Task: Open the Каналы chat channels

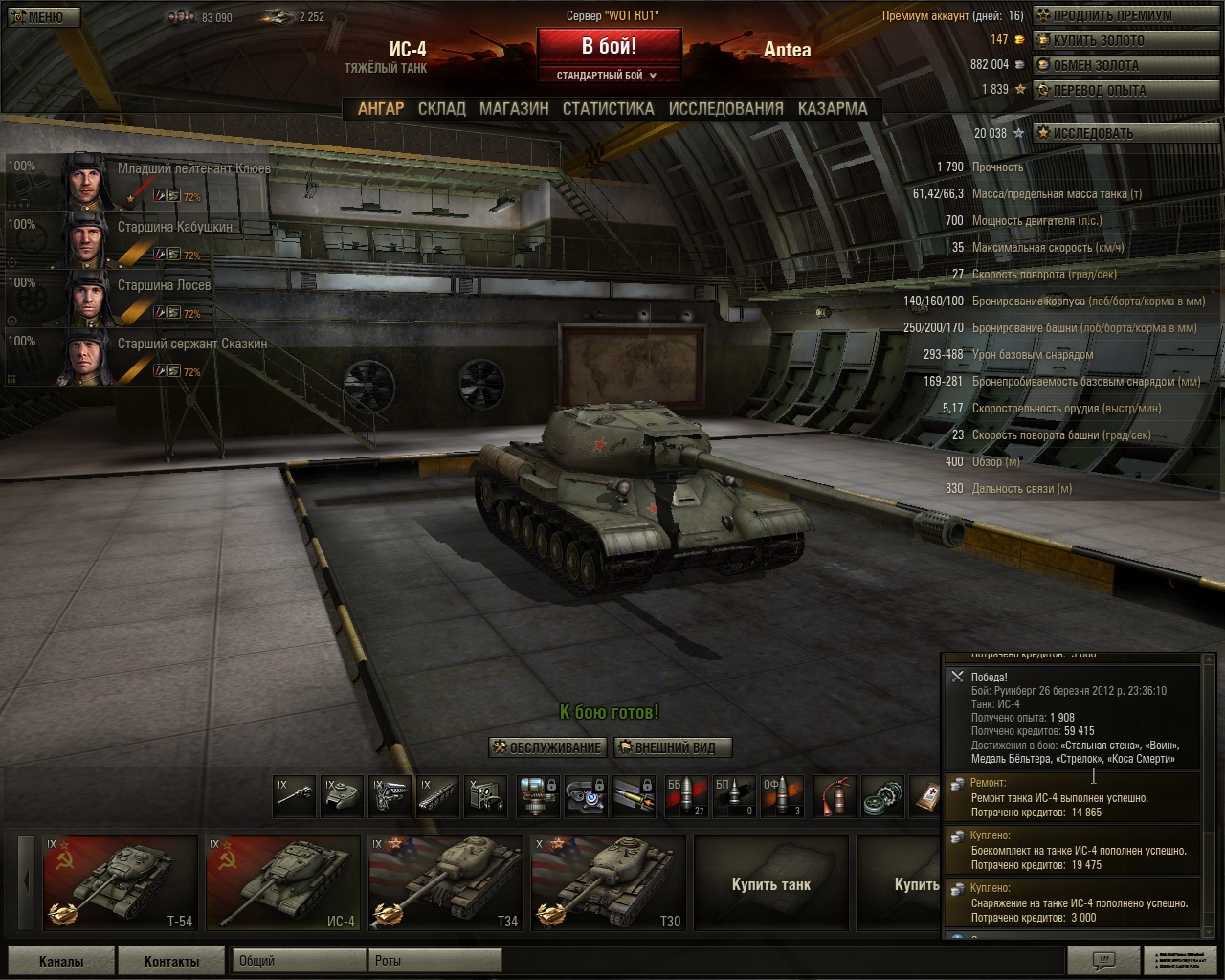Action: pyautogui.click(x=61, y=961)
